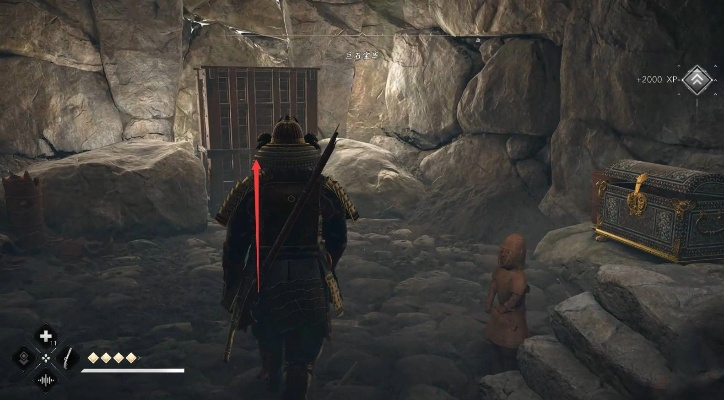
Task: Select the rifle weapon slot
Action: coord(67,357)
